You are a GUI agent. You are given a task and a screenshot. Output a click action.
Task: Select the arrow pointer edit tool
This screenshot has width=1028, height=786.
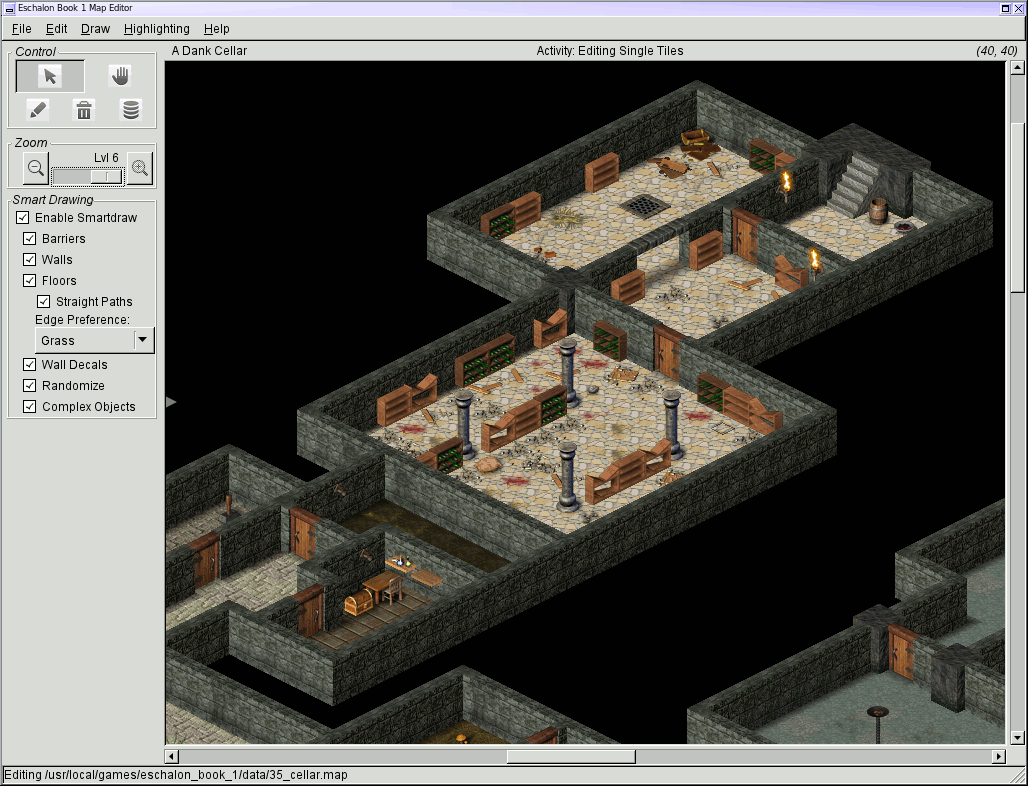(x=50, y=77)
